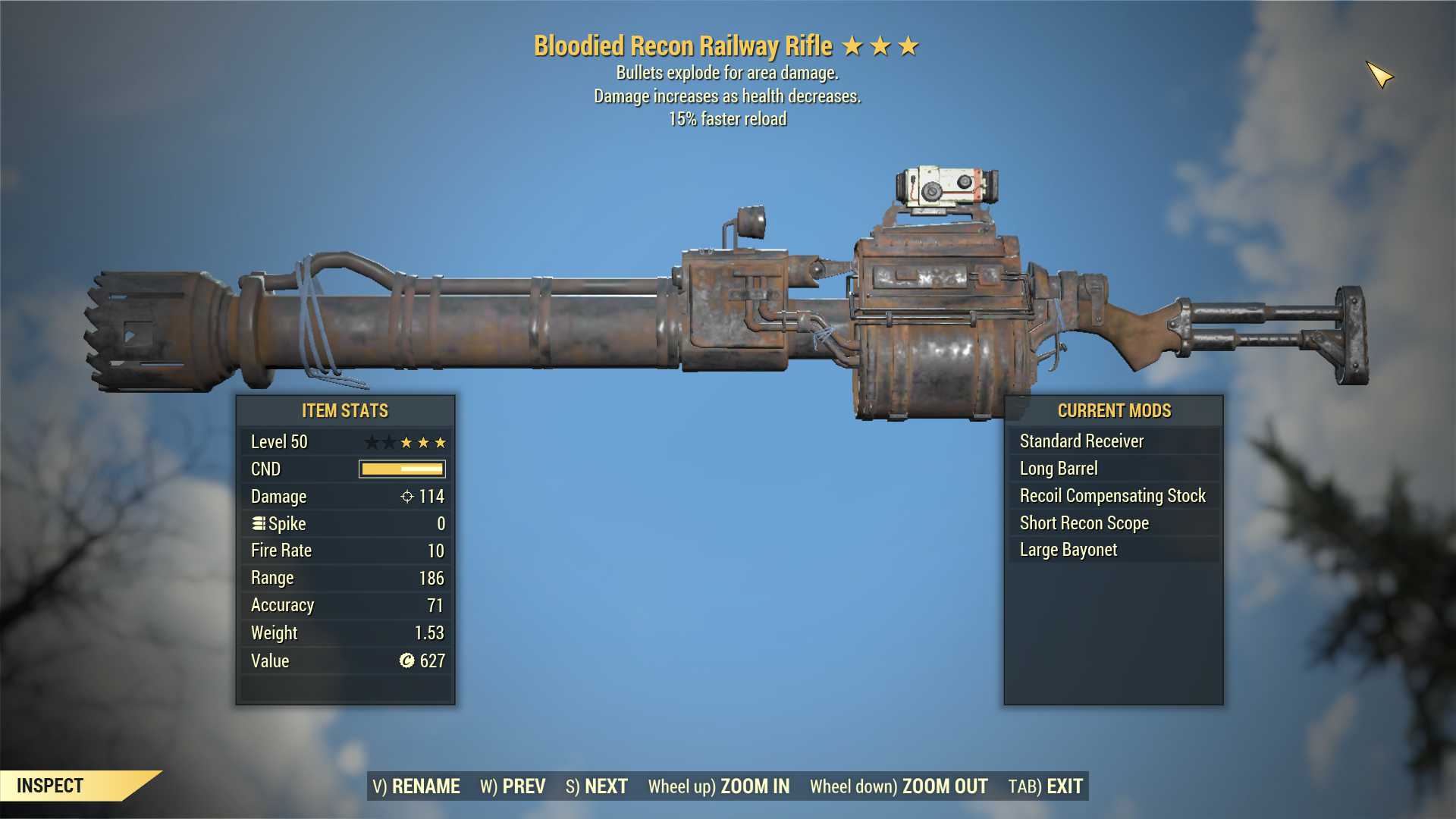
Task: Click the RENAME button
Action: [x=416, y=786]
